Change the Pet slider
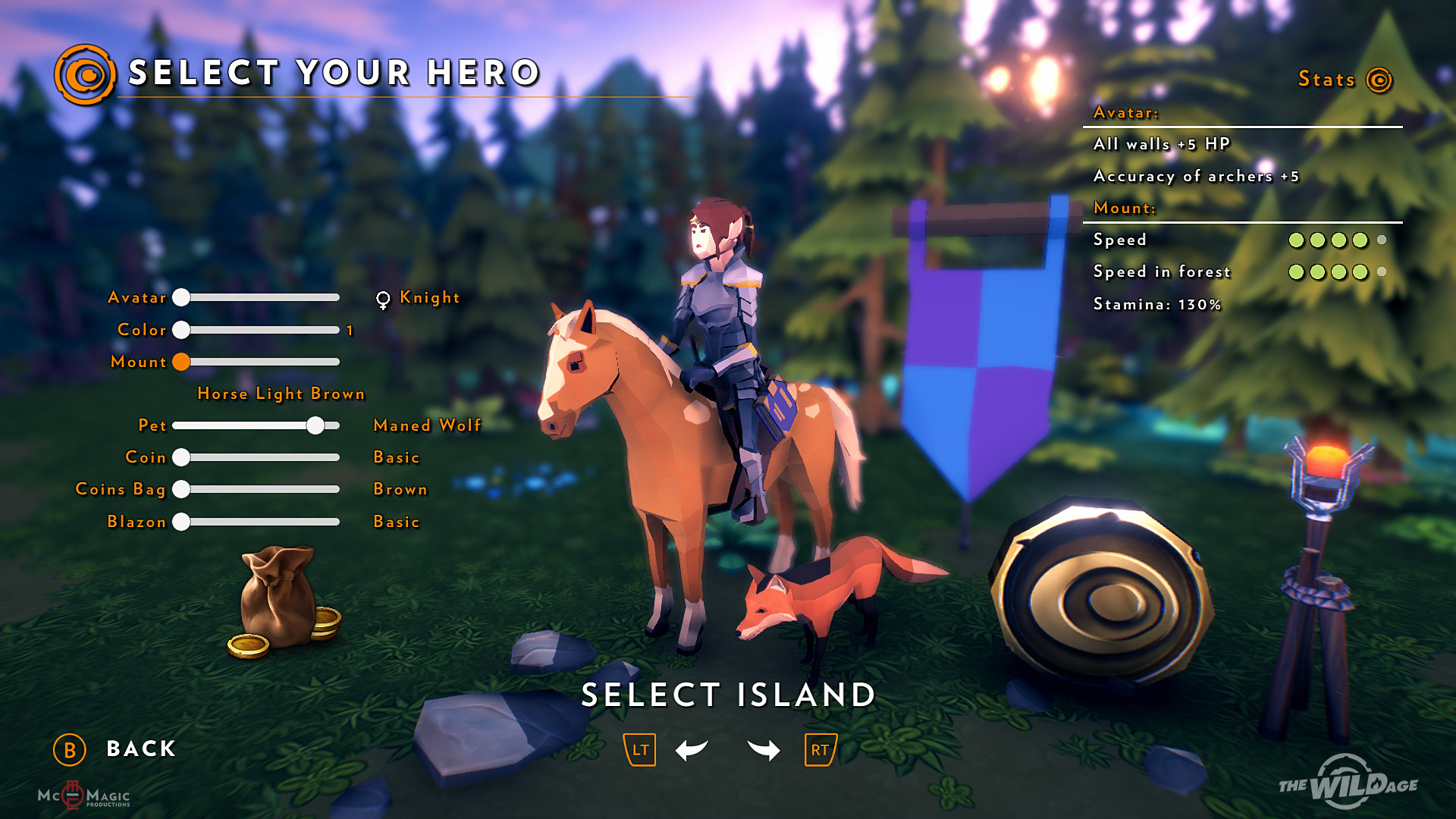The image size is (1456, 819). [x=315, y=425]
